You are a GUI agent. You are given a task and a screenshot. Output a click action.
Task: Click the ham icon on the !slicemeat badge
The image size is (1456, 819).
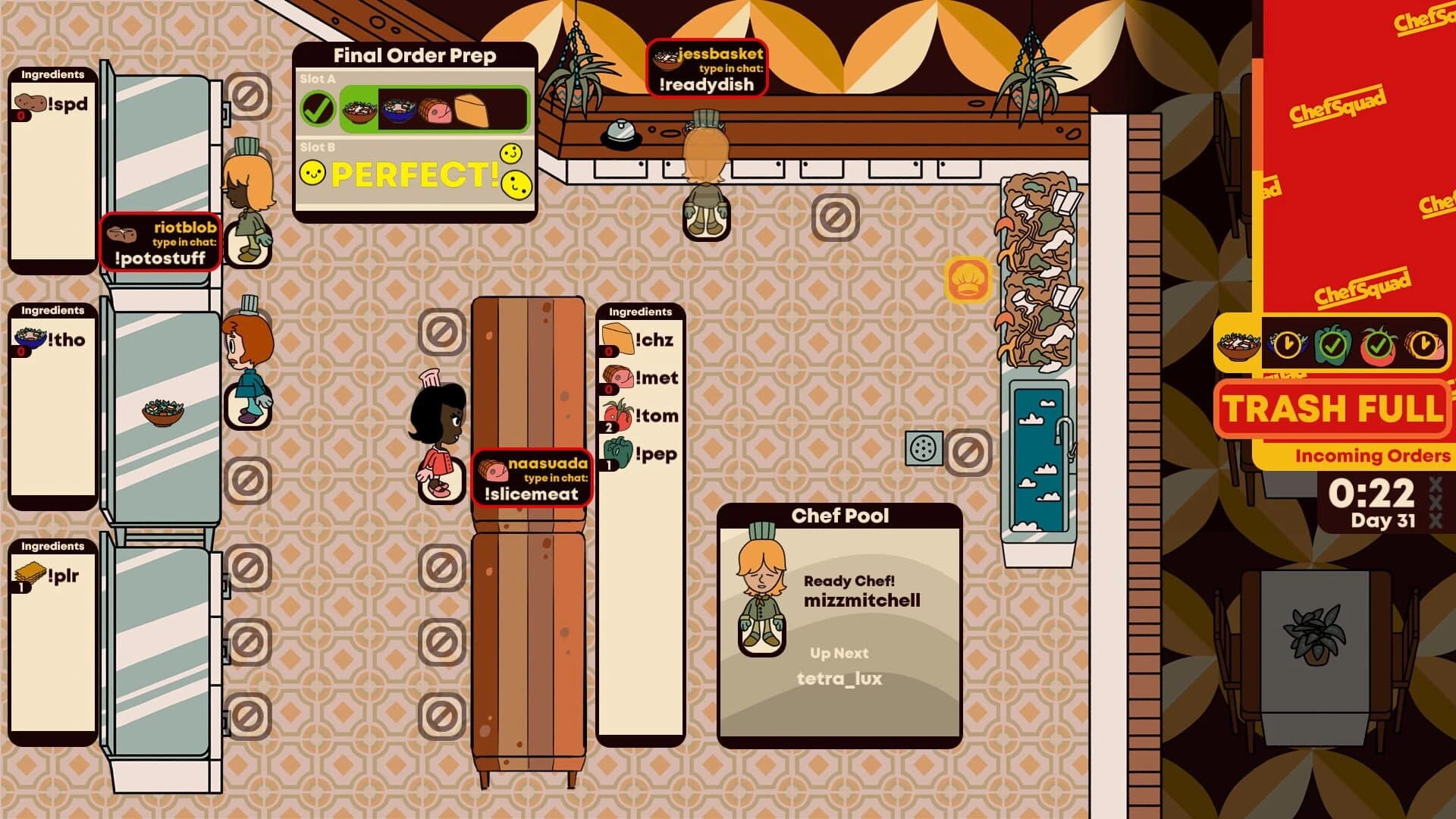coord(494,469)
